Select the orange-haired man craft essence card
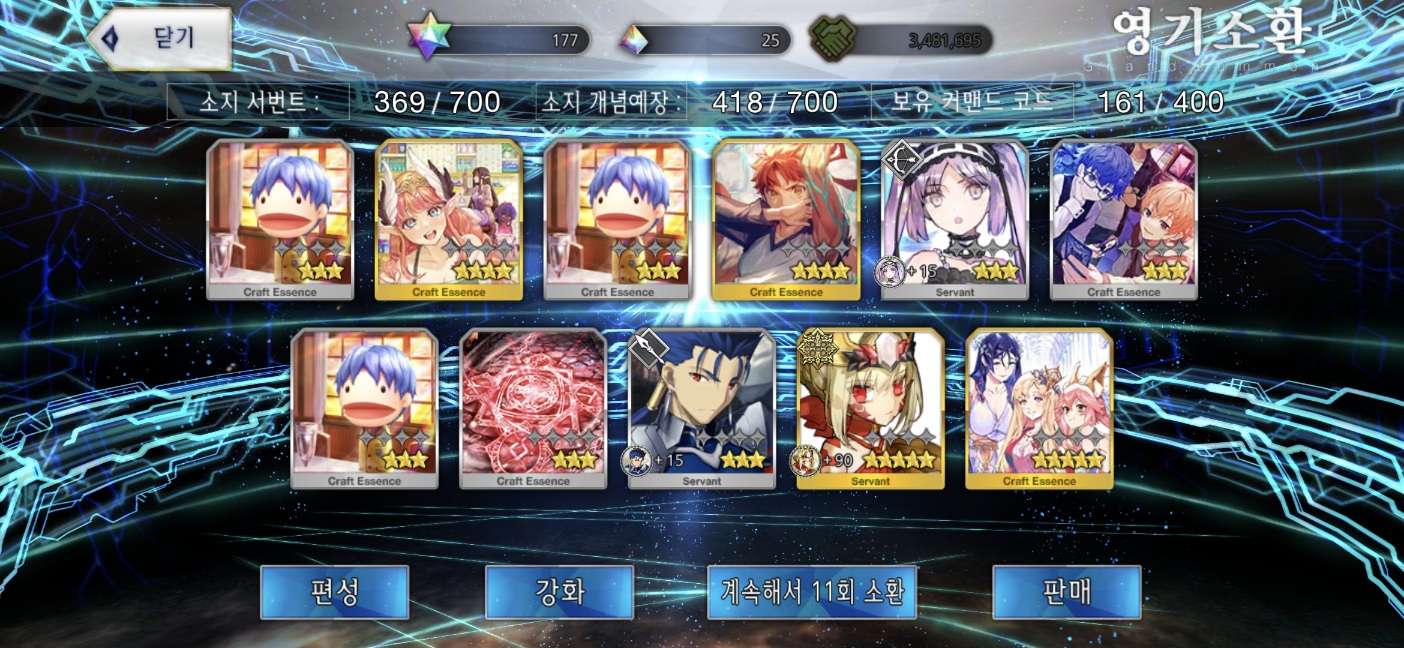This screenshot has height=648, width=1404. (x=786, y=220)
